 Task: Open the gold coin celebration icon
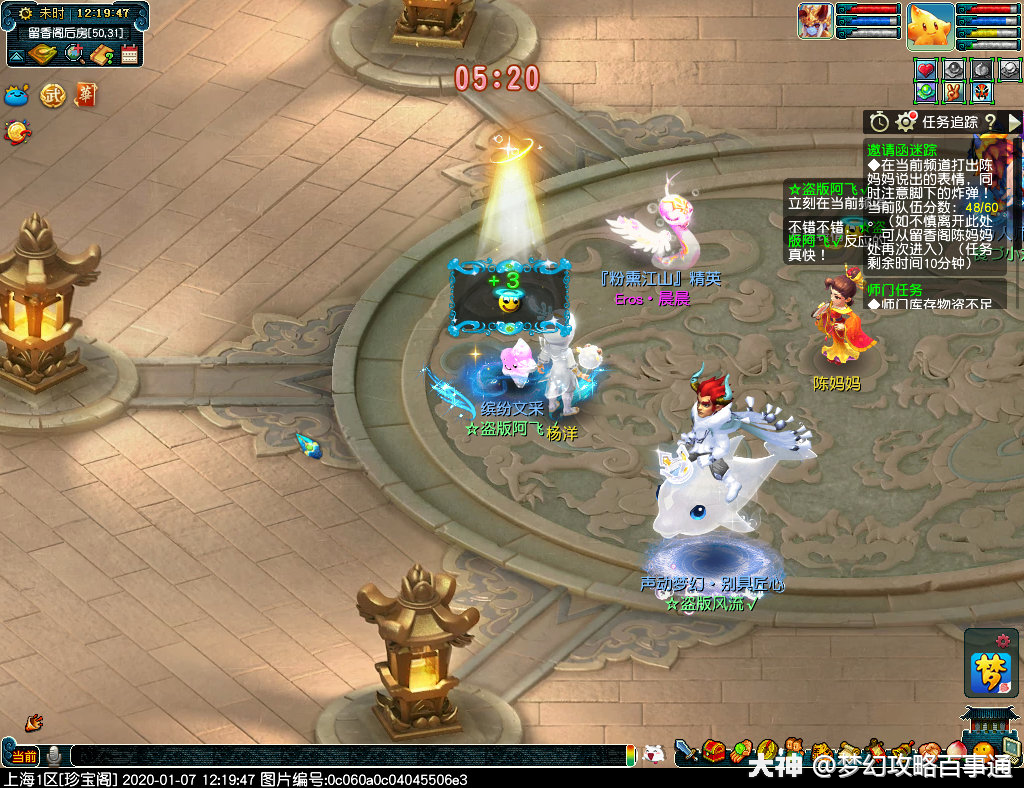coord(17,130)
